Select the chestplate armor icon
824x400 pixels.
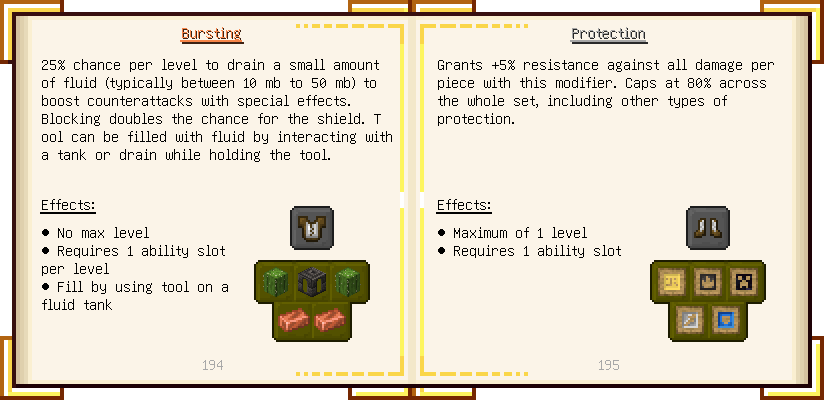(x=311, y=228)
